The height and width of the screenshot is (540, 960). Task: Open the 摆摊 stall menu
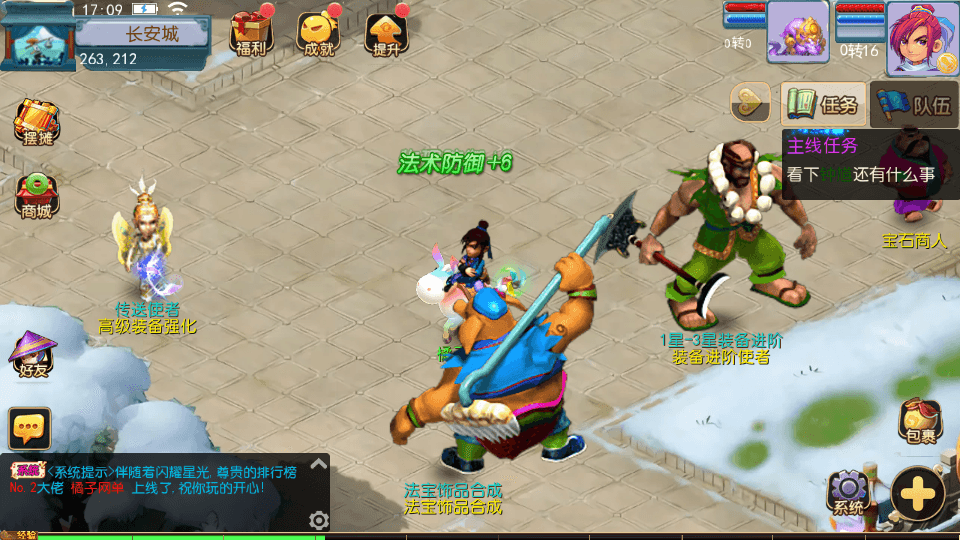pyautogui.click(x=33, y=124)
